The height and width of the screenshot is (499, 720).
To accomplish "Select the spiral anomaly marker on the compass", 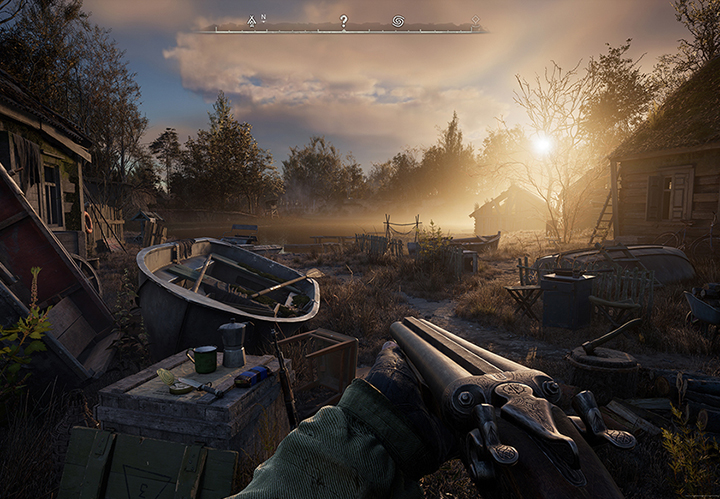I will pos(398,20).
